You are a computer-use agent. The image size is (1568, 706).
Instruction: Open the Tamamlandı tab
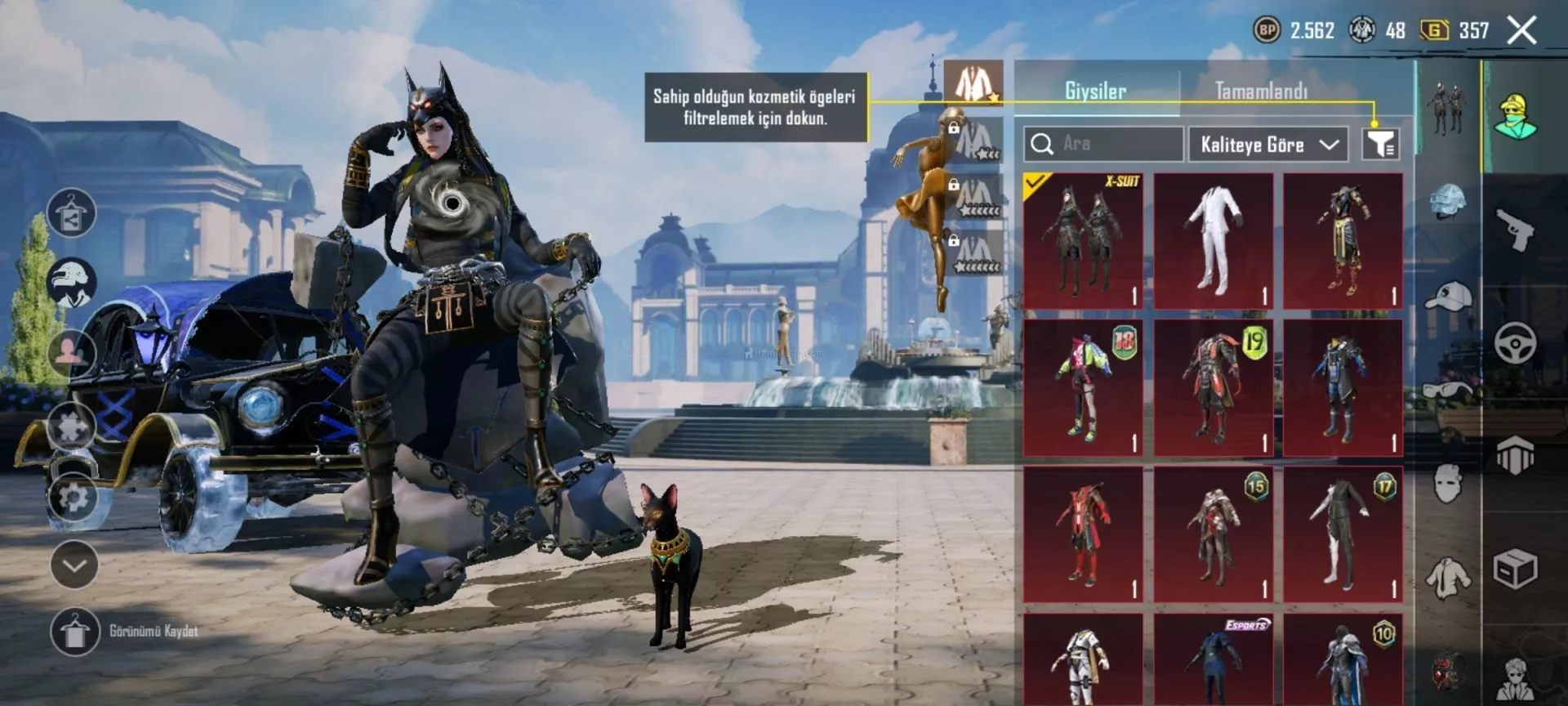[x=1260, y=91]
